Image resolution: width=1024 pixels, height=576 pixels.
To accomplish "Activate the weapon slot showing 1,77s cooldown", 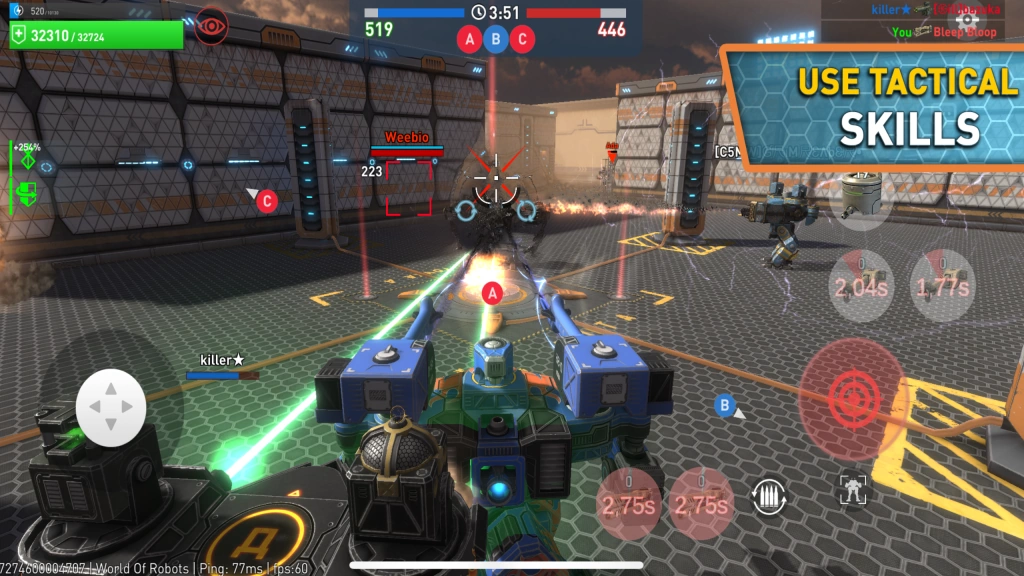I will click(941, 284).
